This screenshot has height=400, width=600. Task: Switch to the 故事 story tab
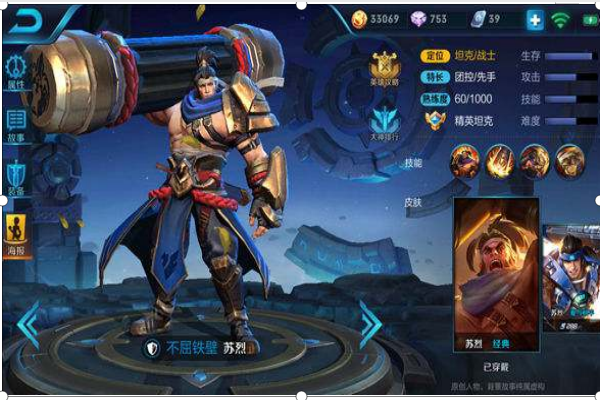pos(16,125)
